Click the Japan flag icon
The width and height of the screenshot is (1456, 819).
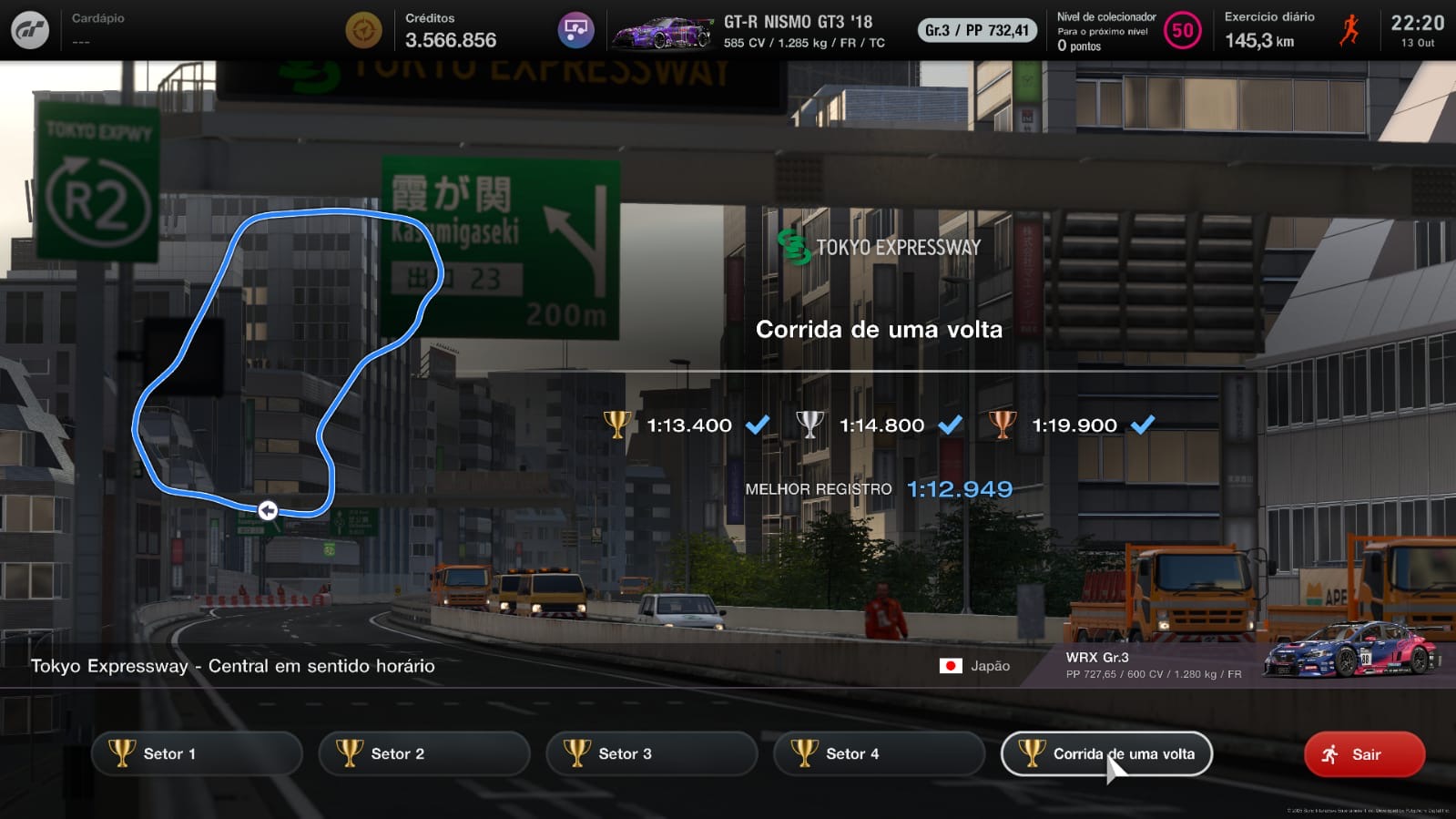coord(951,666)
